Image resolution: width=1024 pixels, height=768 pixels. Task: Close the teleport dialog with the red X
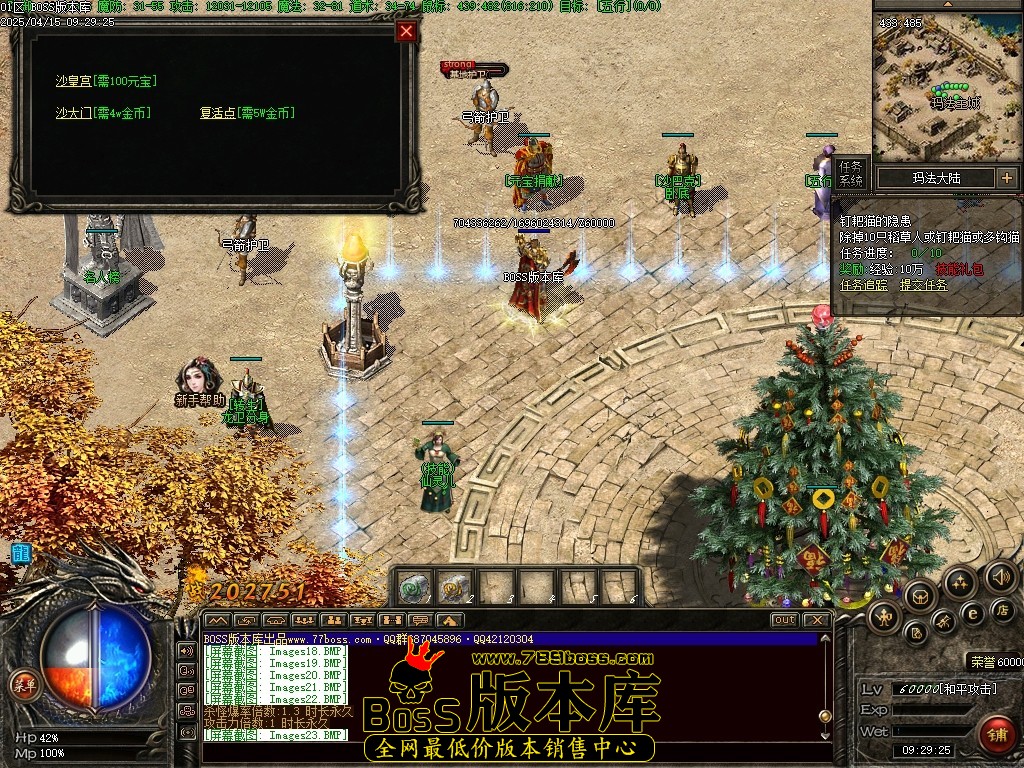point(406,31)
